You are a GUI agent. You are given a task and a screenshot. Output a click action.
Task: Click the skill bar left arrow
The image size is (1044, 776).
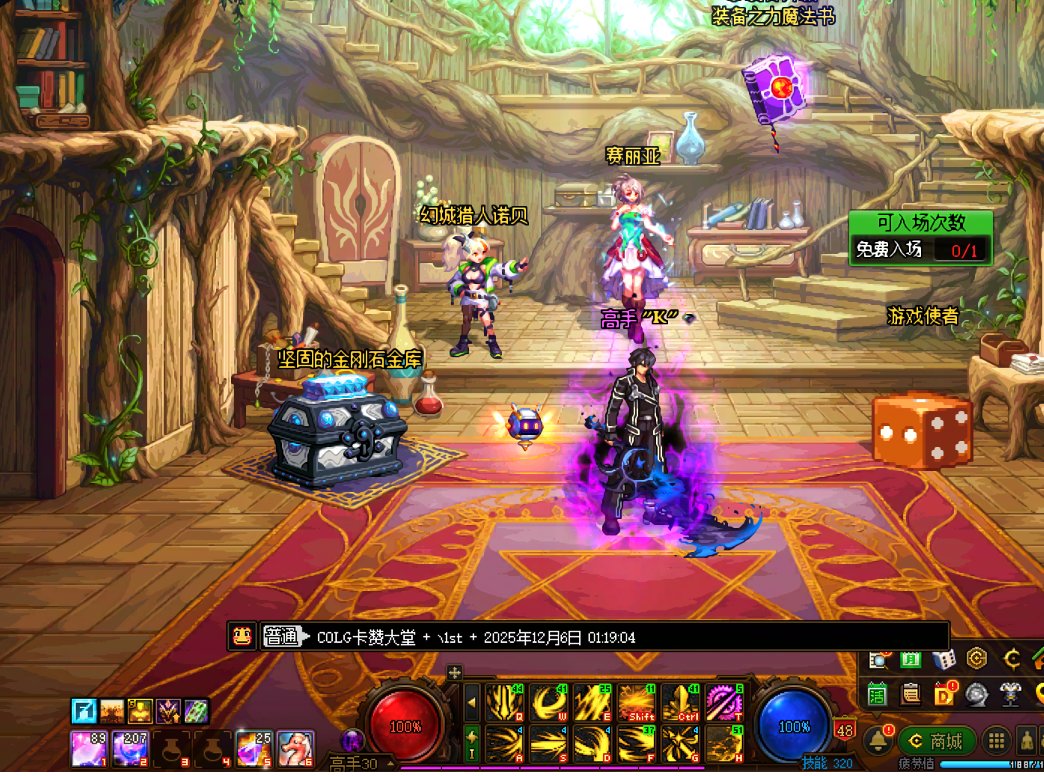click(471, 703)
